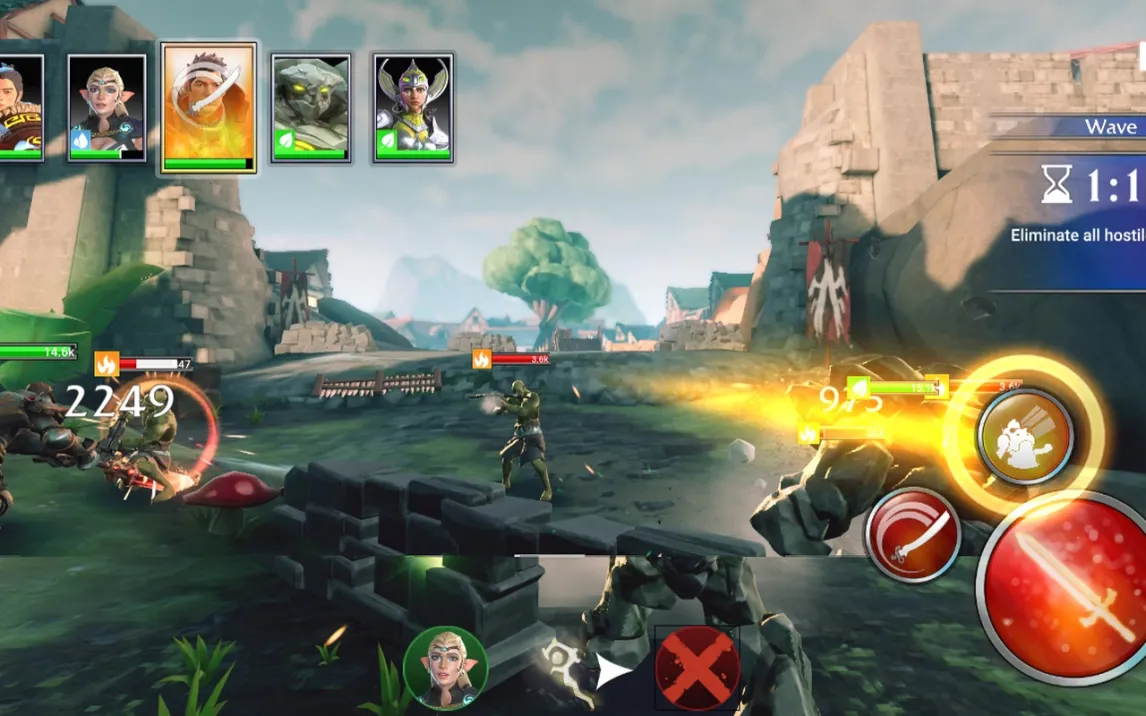Image resolution: width=1146 pixels, height=716 pixels.
Task: Click the red X cancel button
Action: (697, 668)
